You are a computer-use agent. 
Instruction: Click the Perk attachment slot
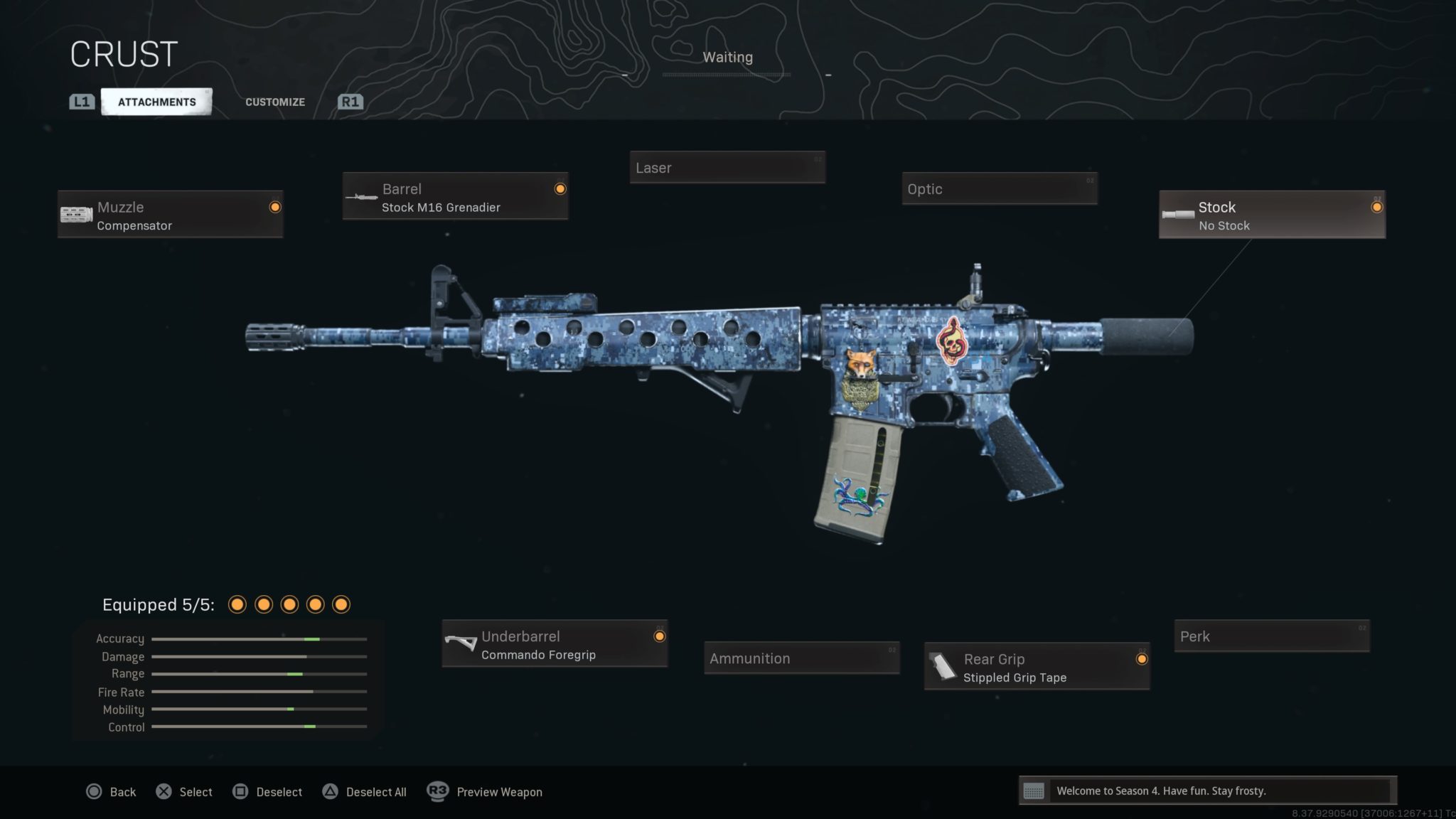[x=1271, y=636]
